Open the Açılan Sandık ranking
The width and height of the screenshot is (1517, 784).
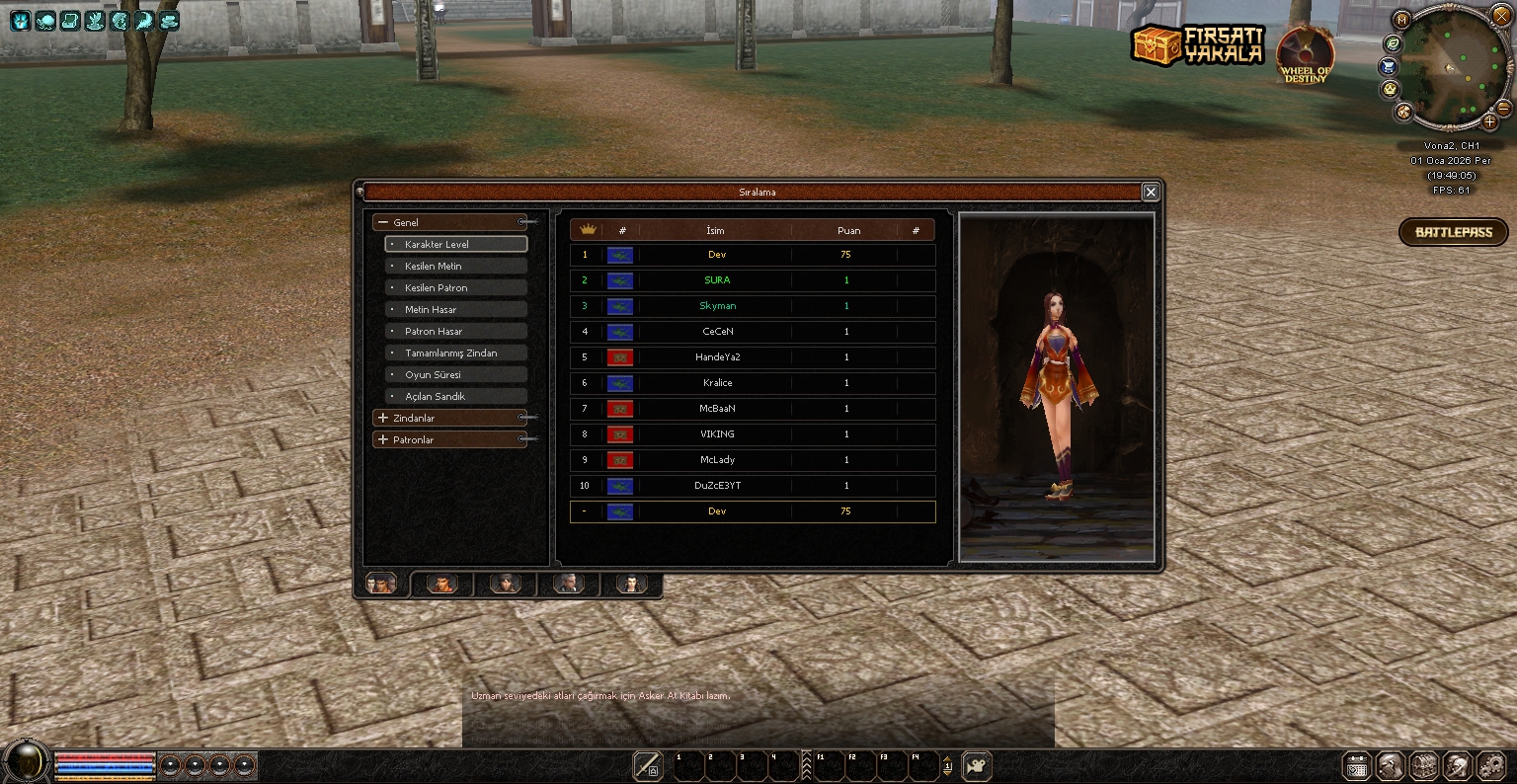pyautogui.click(x=455, y=396)
